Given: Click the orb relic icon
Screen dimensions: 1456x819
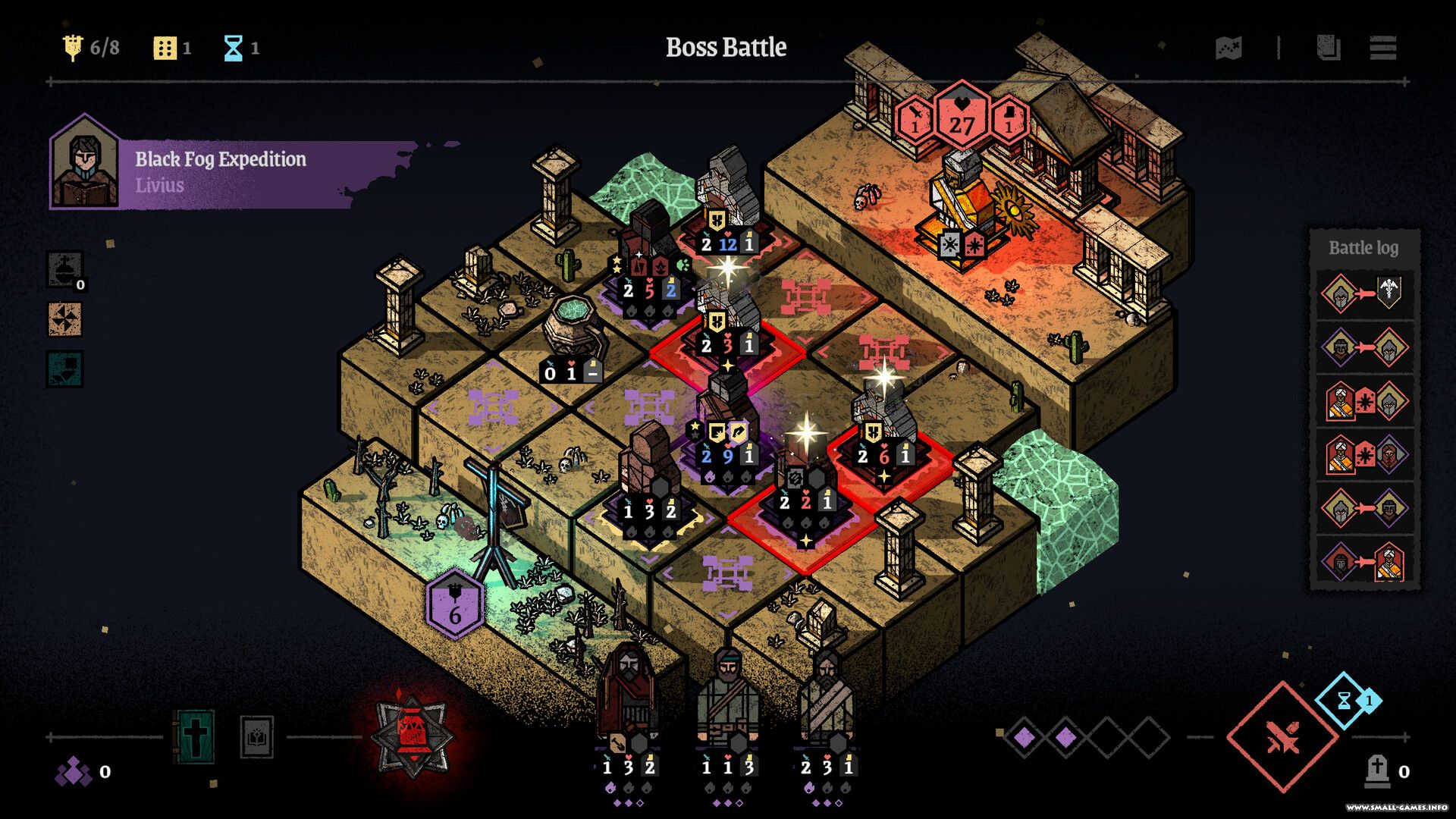Looking at the screenshot, I should click(64, 269).
